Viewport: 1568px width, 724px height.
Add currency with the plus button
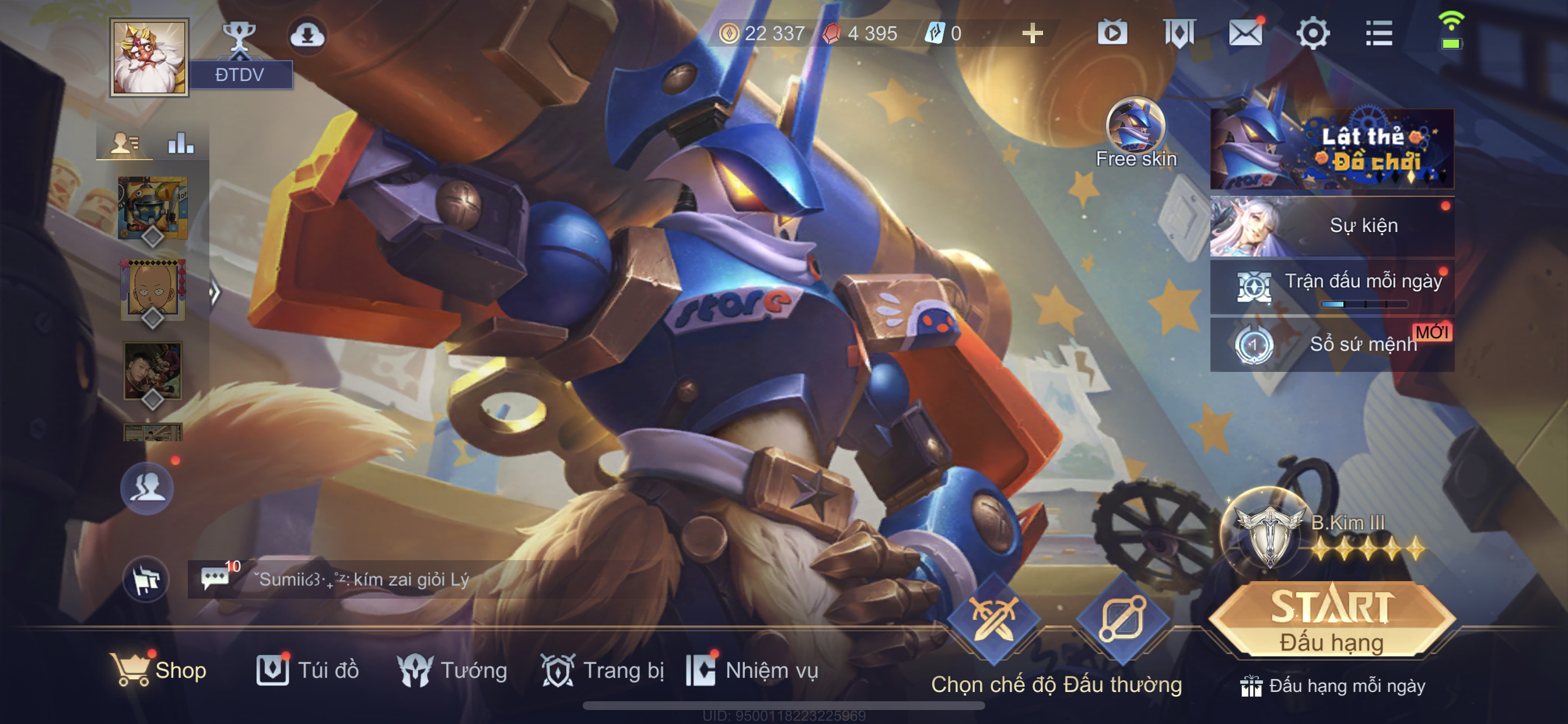[x=1032, y=33]
